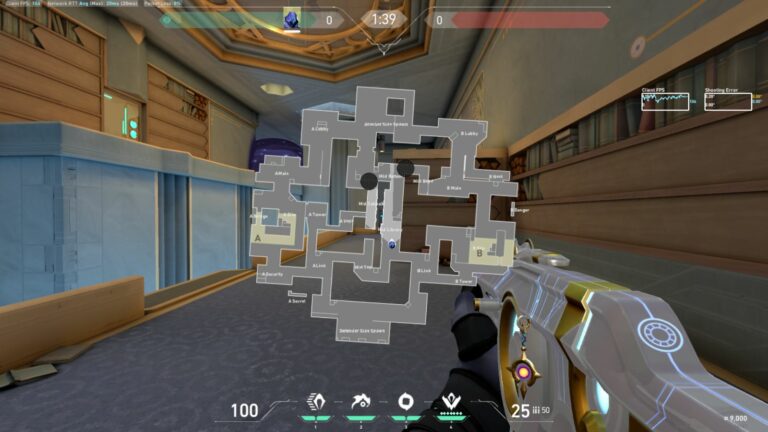Click the agent portrait in the top bar
768x432 pixels.
[x=293, y=19]
